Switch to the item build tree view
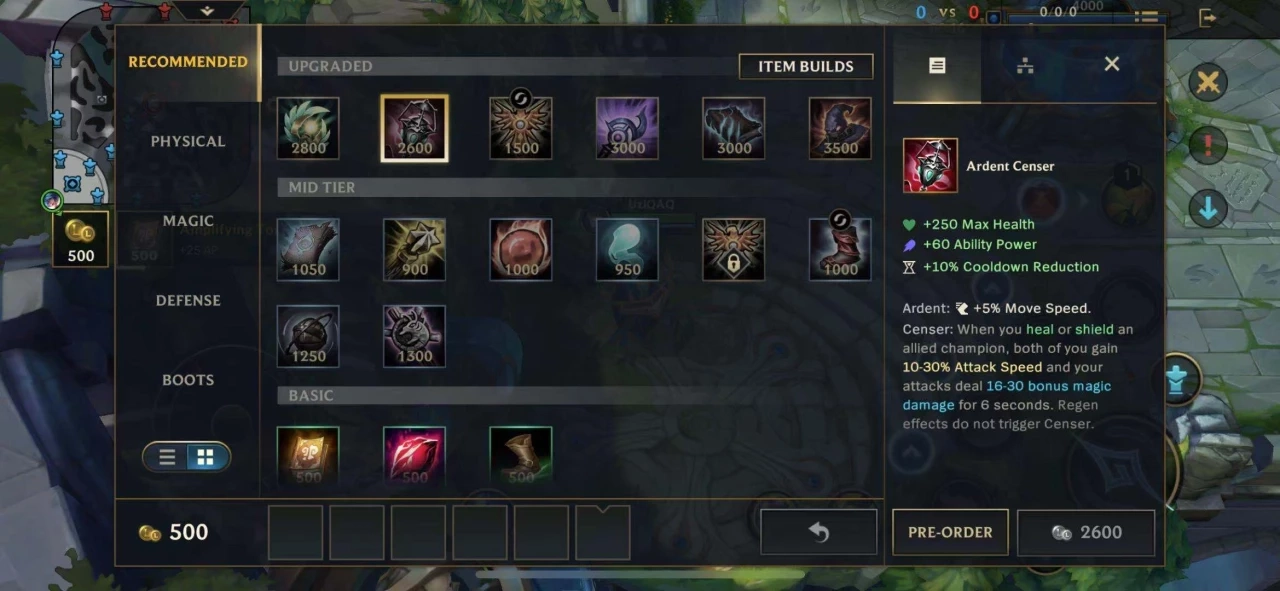The width and height of the screenshot is (1280, 591). tap(1024, 65)
